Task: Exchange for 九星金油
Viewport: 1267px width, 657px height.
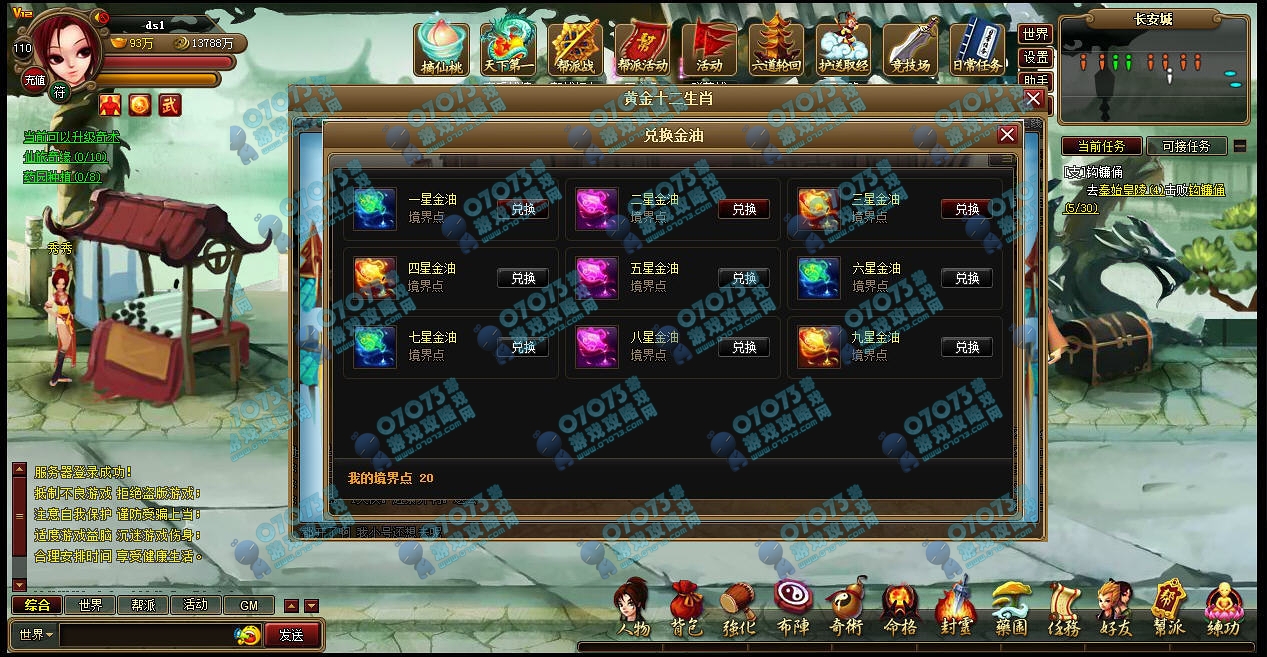Action: tap(967, 347)
